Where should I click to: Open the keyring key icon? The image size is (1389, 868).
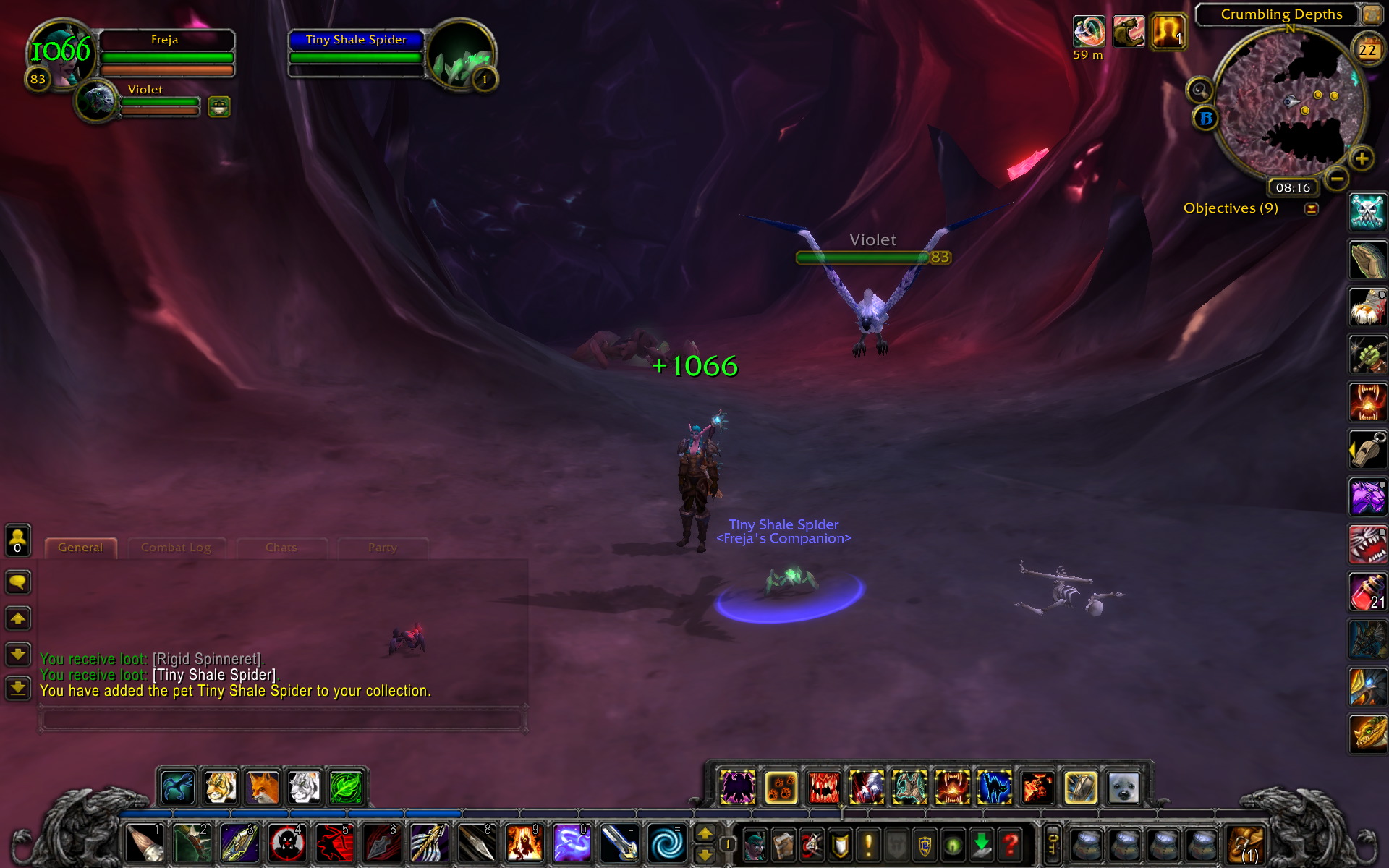coord(1053,843)
